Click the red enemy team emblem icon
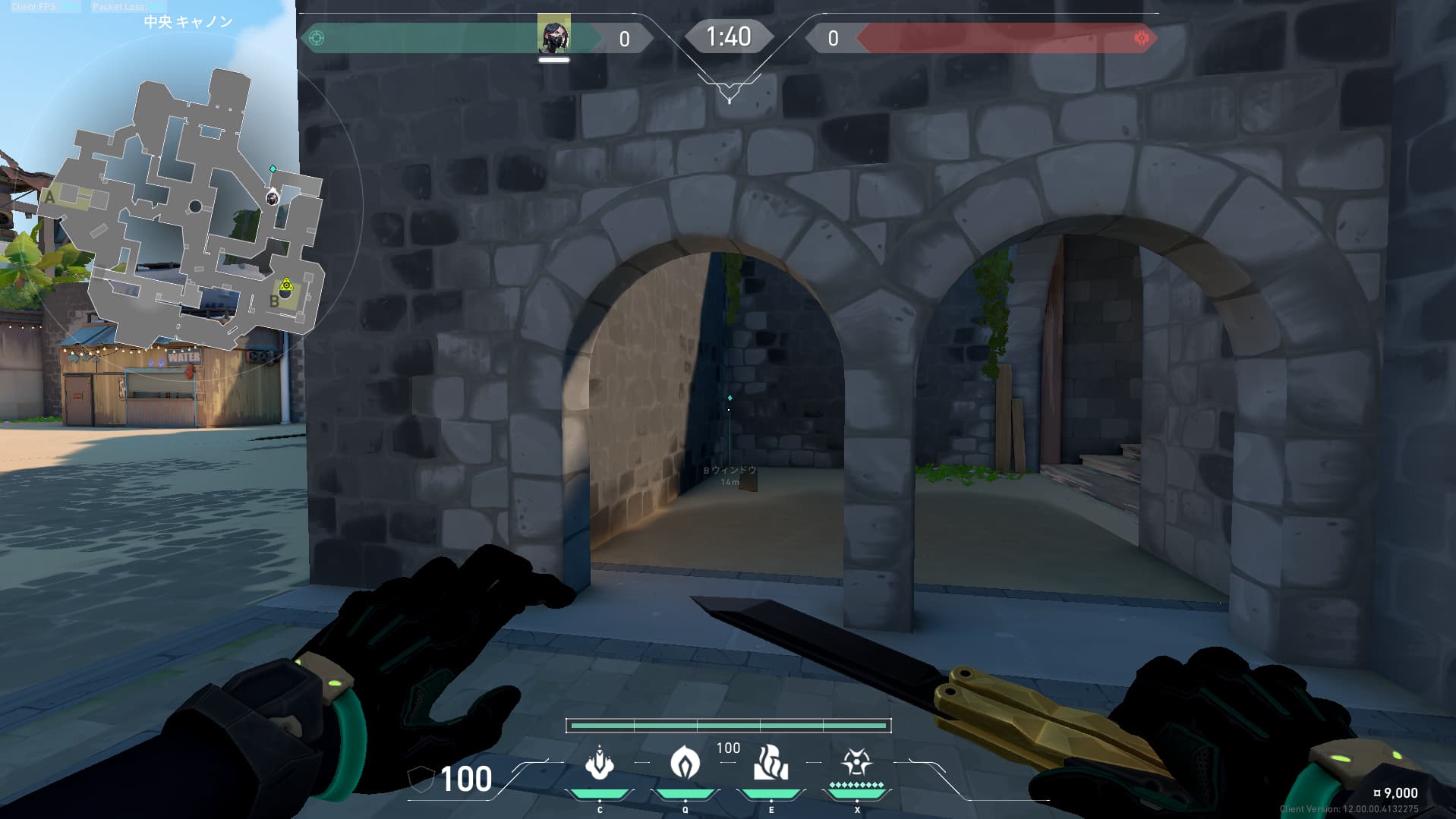 1141,38
